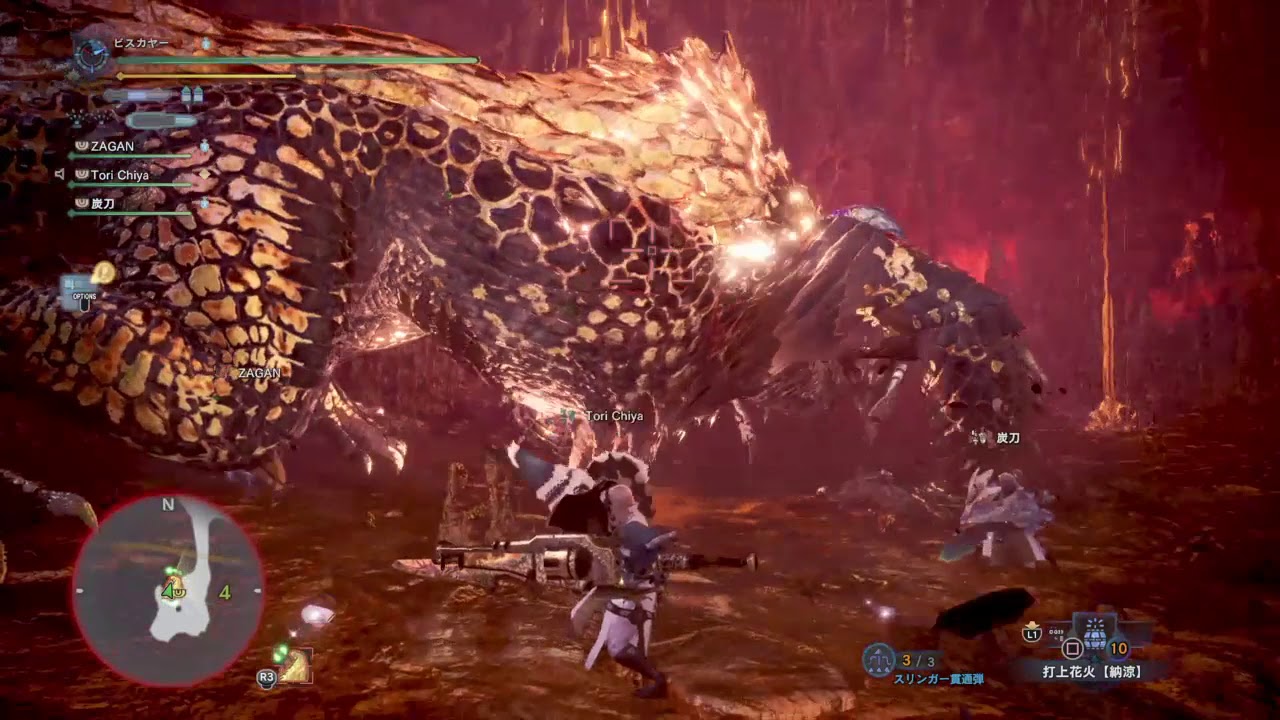Click the hunter rank gem icon by ビスカヤー
This screenshot has width=1280, height=720.
[206, 43]
